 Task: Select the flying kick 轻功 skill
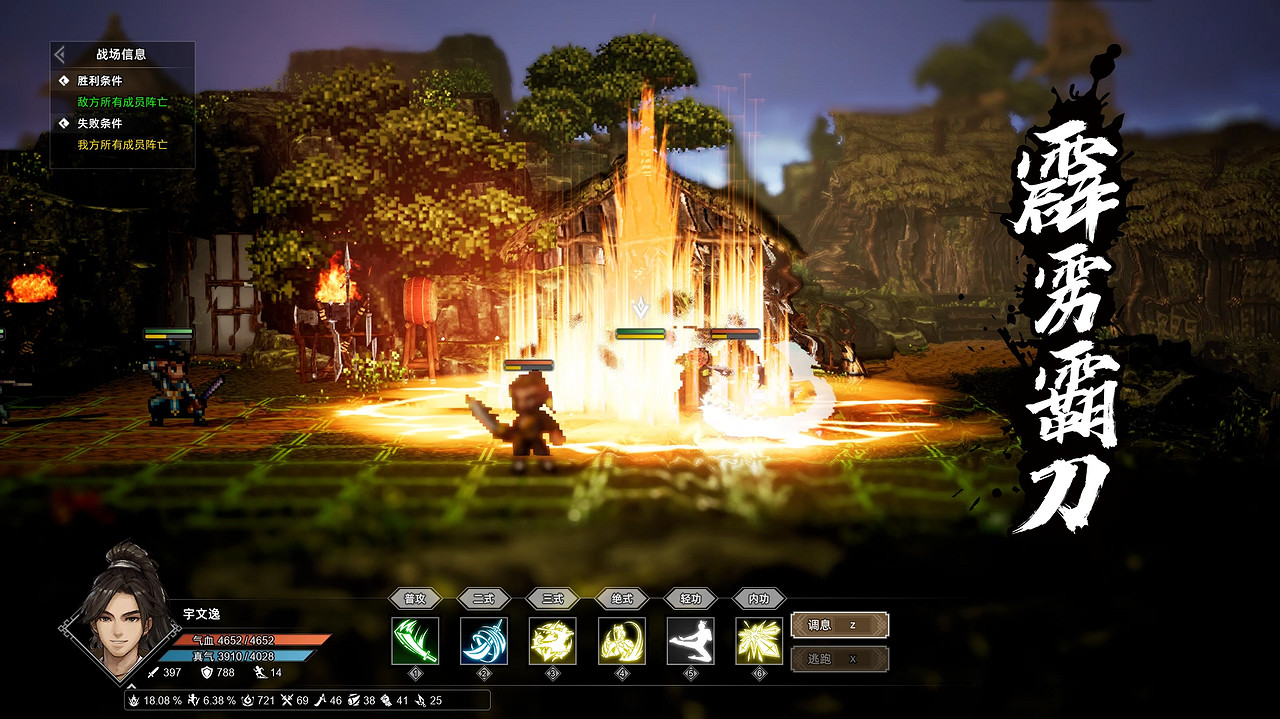tap(691, 641)
